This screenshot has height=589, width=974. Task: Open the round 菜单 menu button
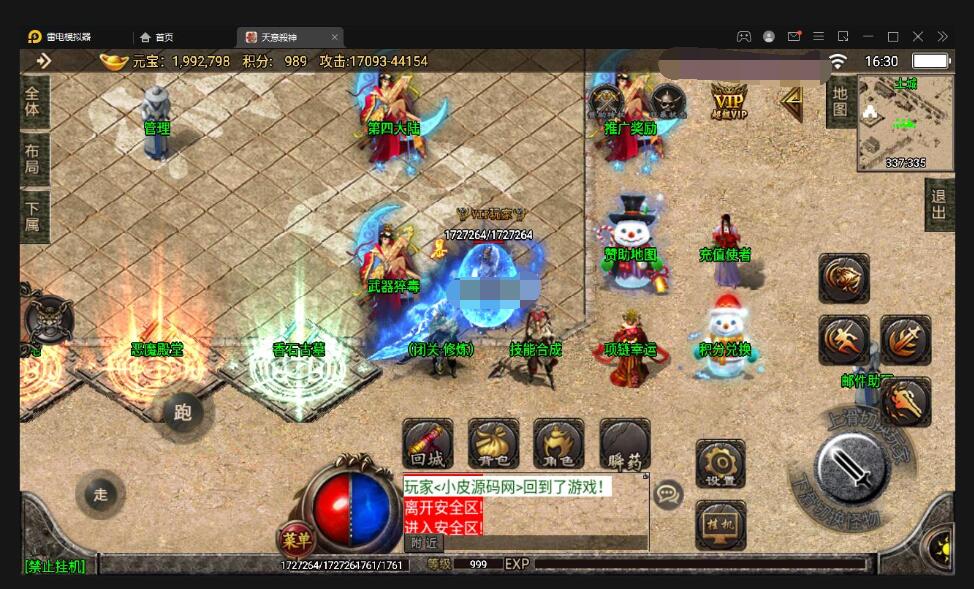tap(296, 540)
